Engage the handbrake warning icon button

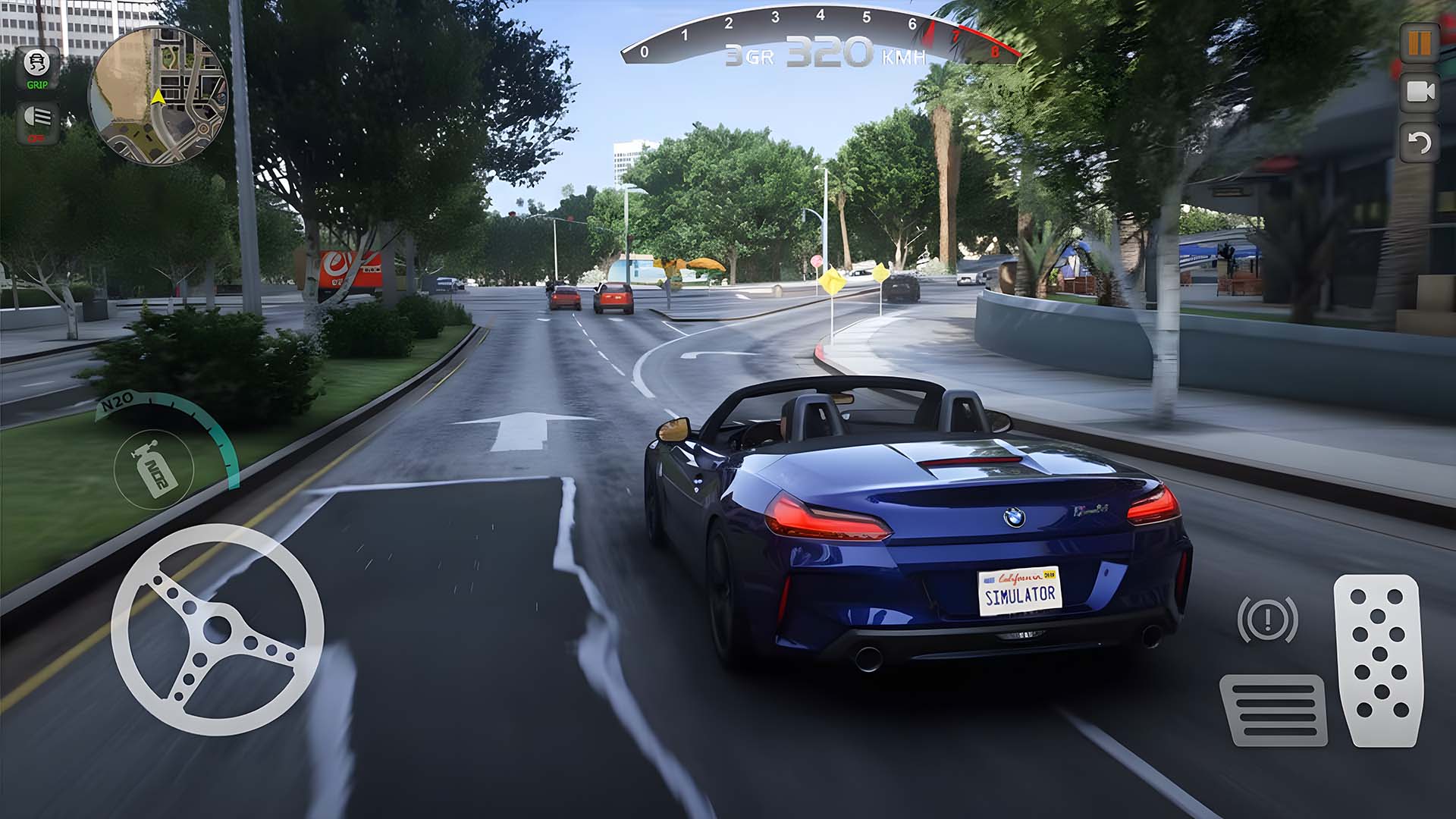coord(1266,620)
